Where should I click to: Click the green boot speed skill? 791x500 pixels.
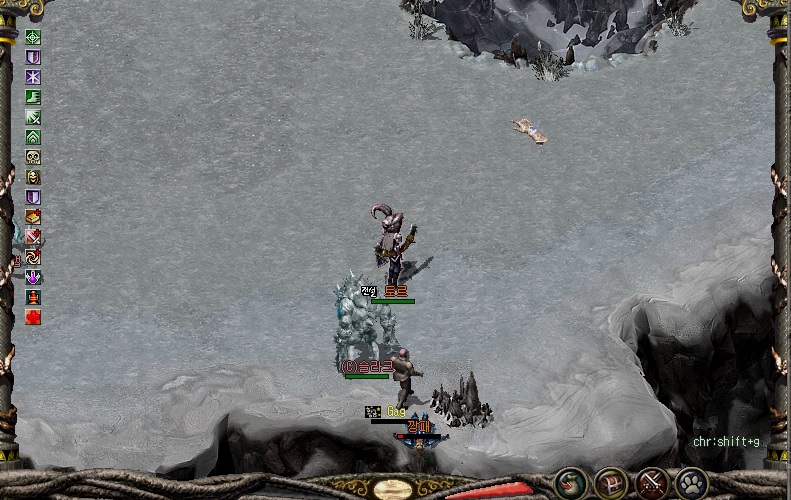click(x=33, y=97)
